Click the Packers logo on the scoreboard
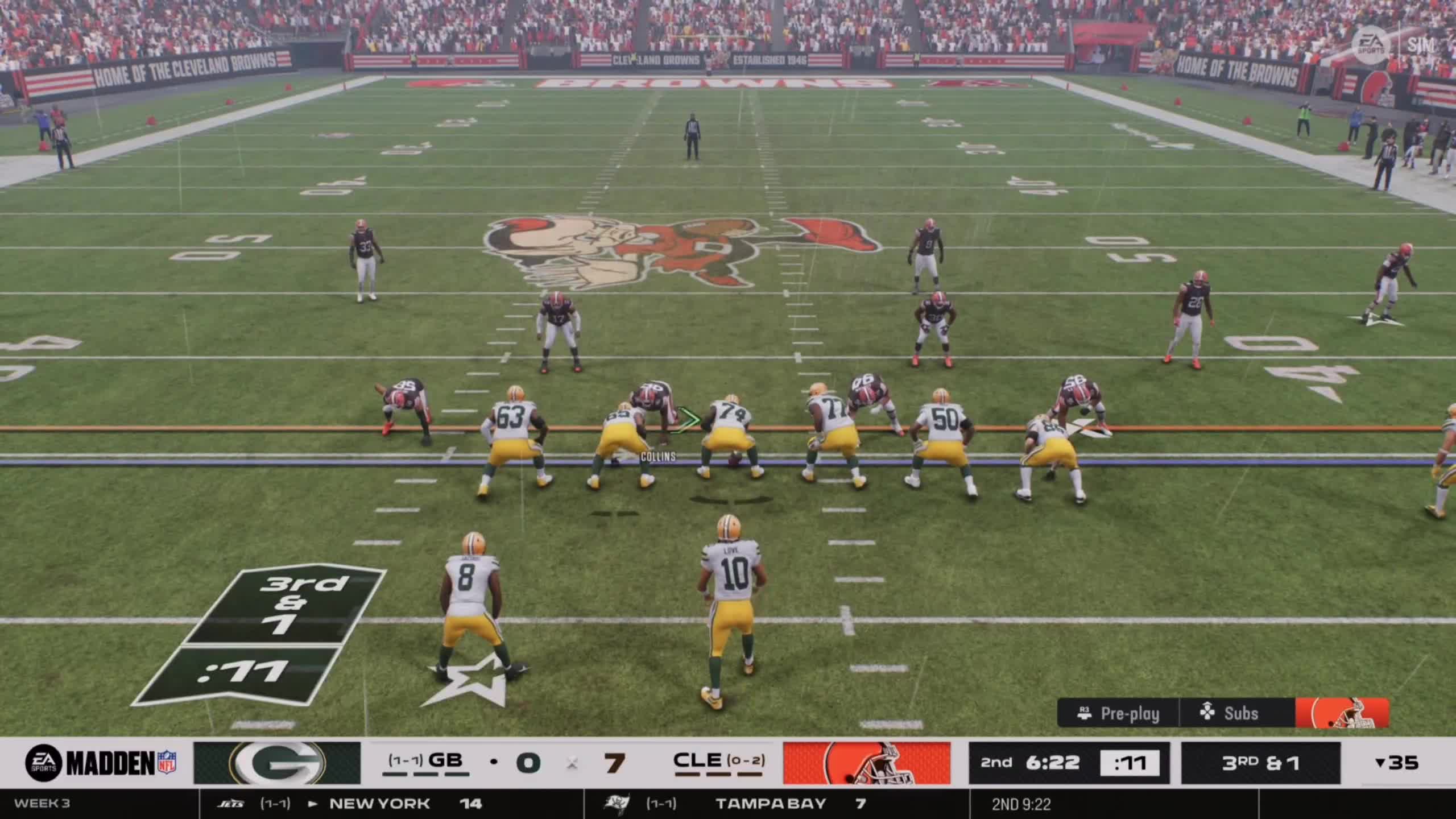This screenshot has width=1456, height=819. coord(277,763)
